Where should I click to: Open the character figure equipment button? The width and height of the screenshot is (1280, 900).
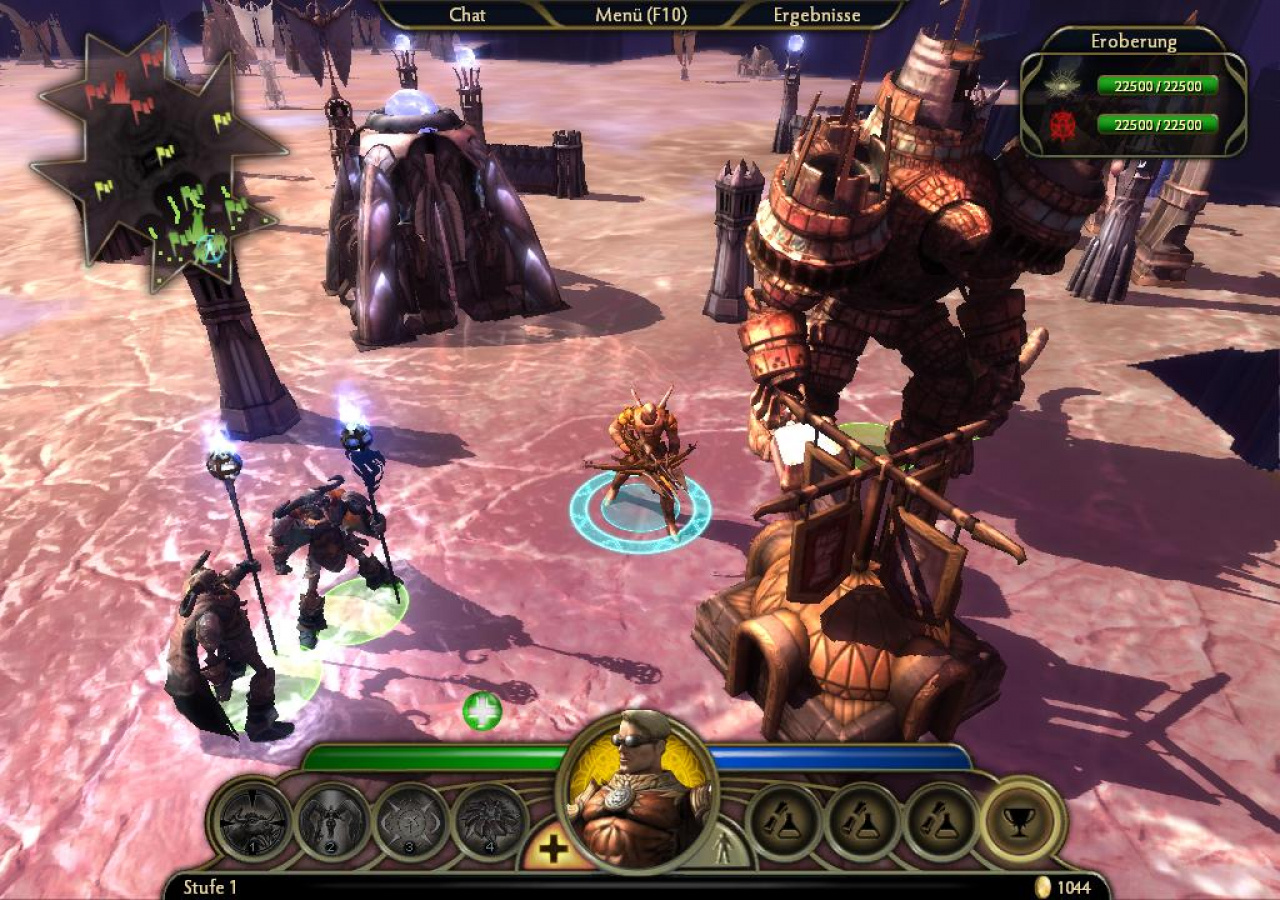(x=724, y=849)
